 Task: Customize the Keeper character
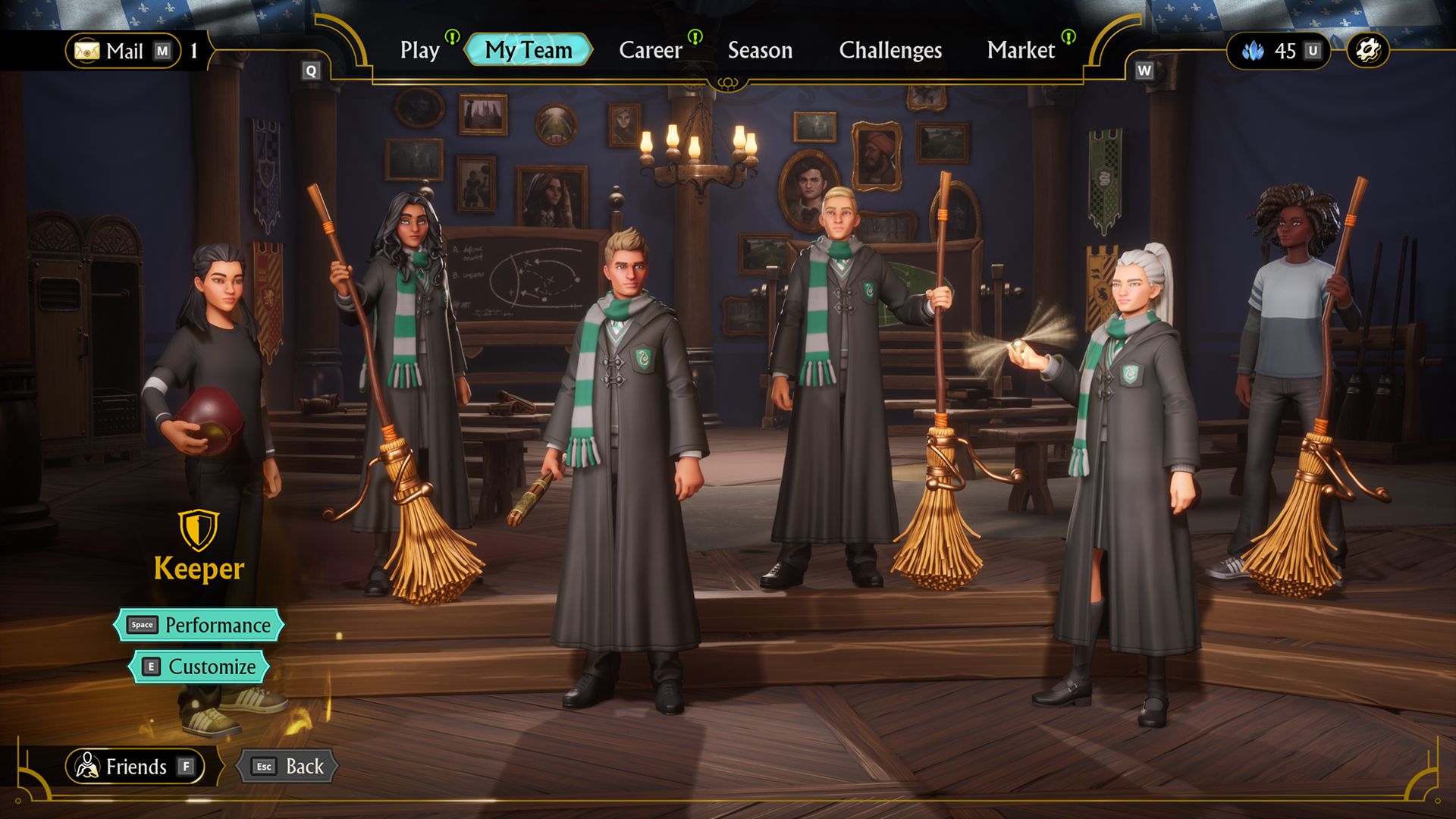[x=199, y=667]
